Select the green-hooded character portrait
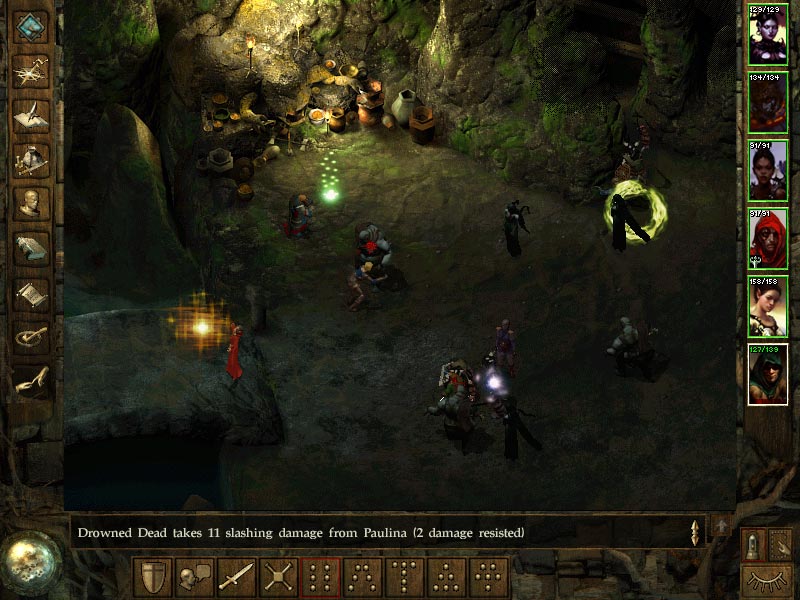The height and width of the screenshot is (600, 800). [x=768, y=374]
